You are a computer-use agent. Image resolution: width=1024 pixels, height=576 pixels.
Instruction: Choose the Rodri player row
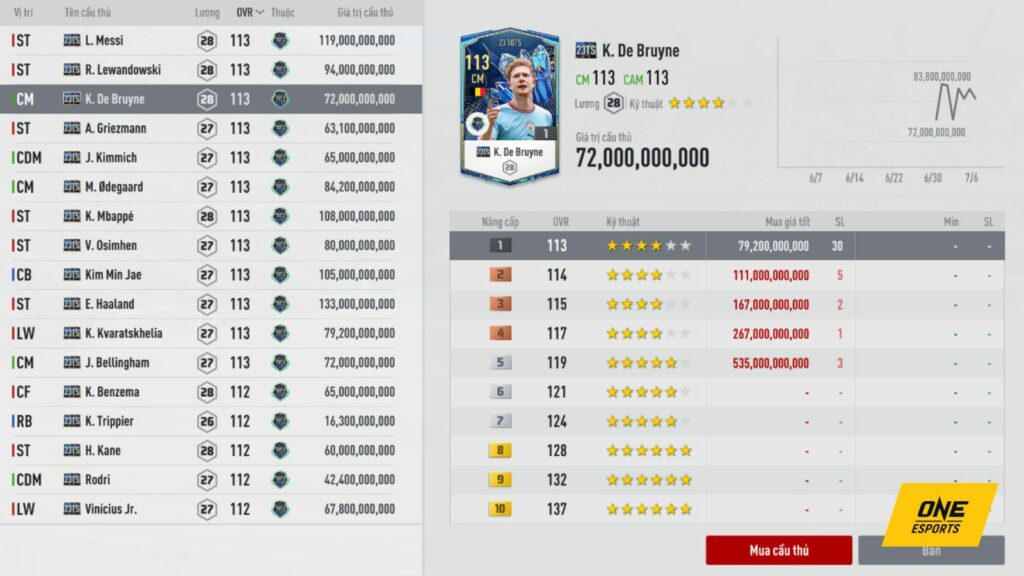coord(210,480)
